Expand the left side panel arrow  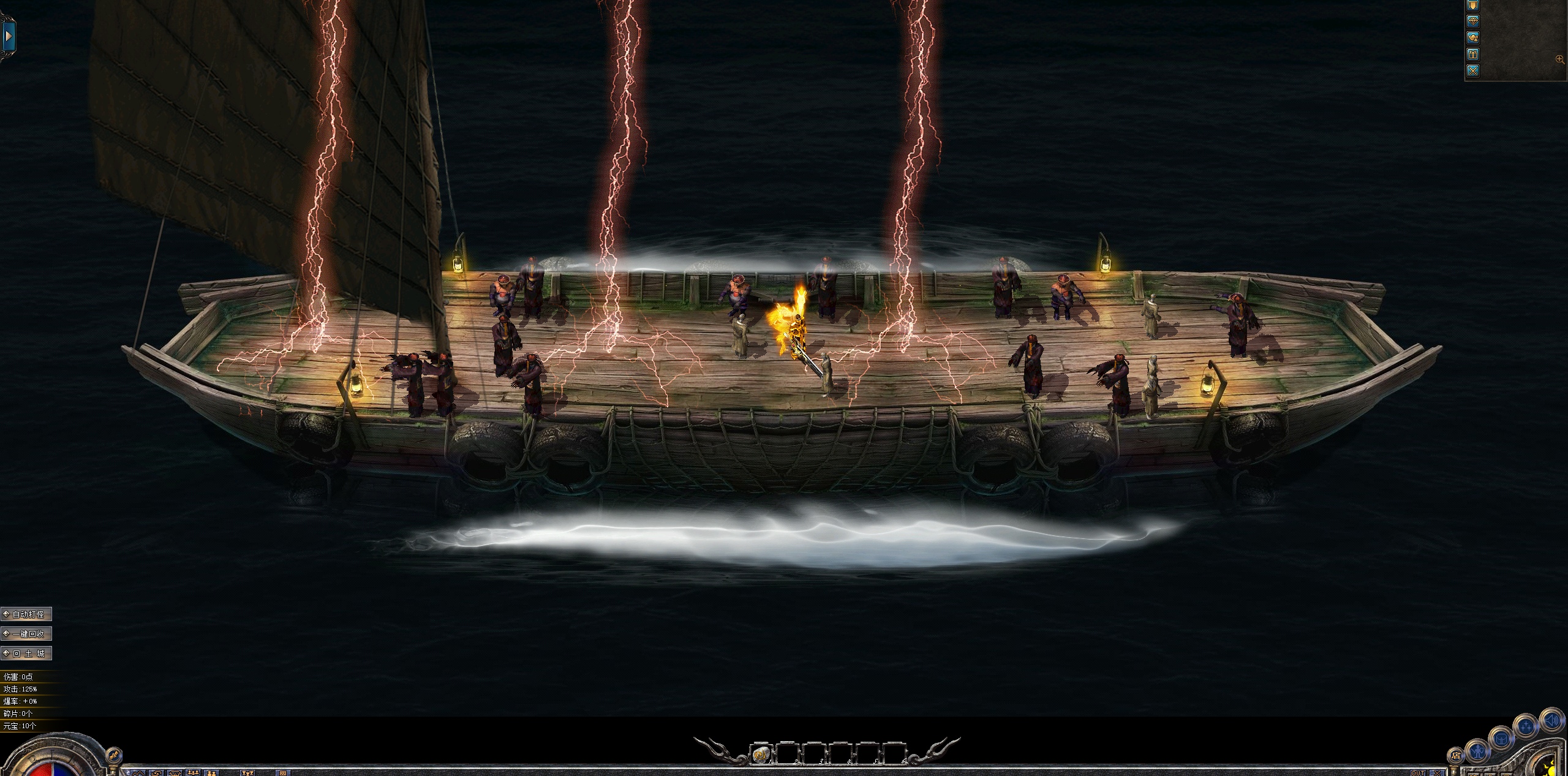tap(8, 36)
